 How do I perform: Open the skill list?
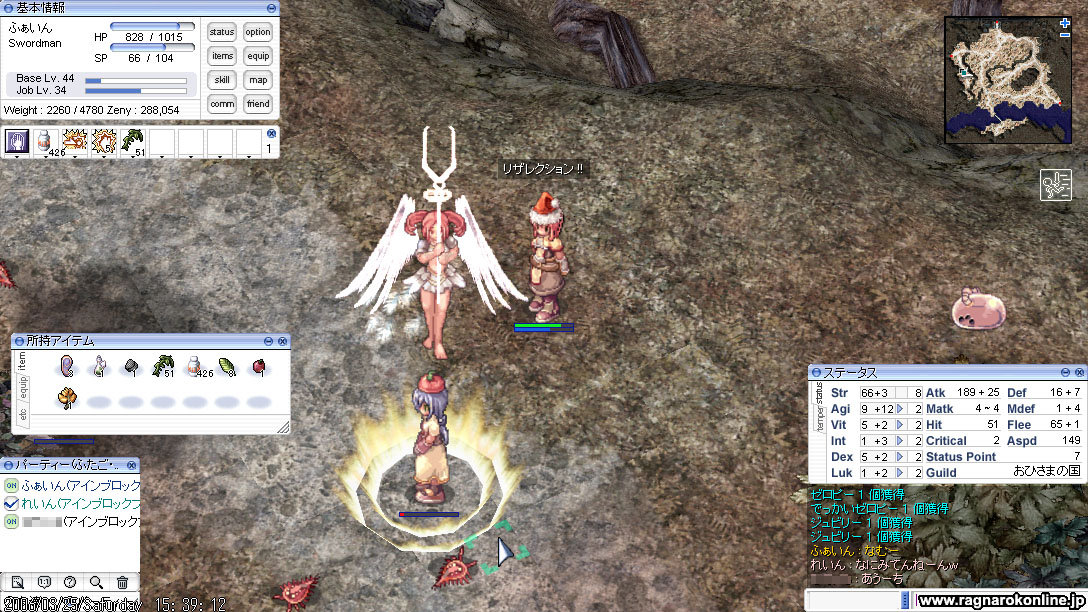tap(222, 80)
